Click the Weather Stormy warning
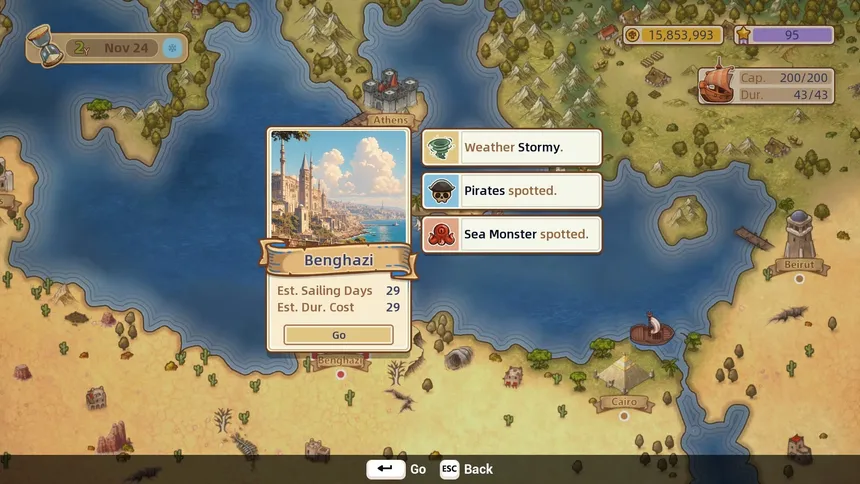Screen dimensions: 860x484 tap(512, 147)
